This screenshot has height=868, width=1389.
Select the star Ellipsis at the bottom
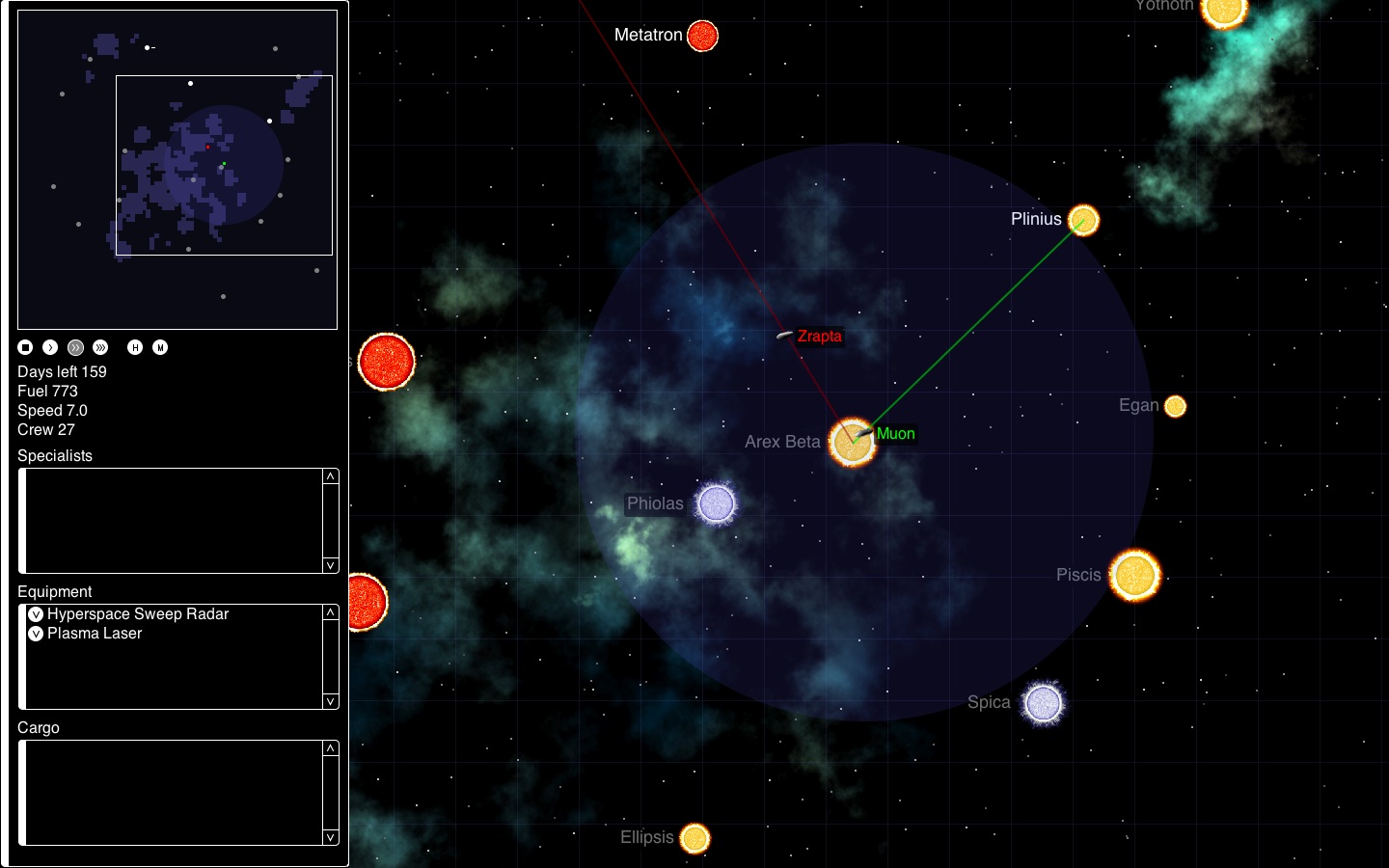[696, 837]
